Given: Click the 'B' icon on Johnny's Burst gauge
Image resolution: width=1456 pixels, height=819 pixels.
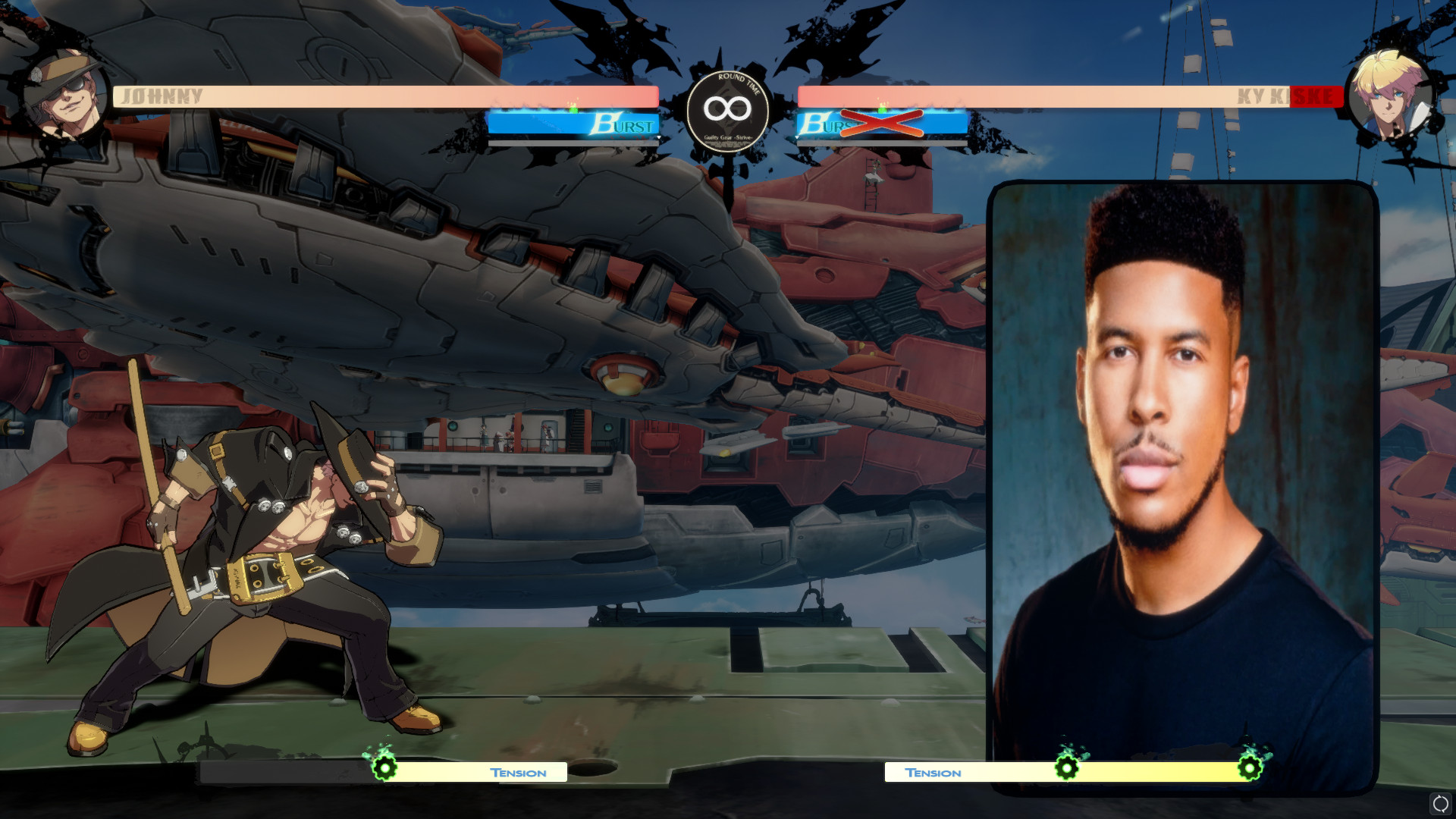Looking at the screenshot, I should click(x=604, y=124).
